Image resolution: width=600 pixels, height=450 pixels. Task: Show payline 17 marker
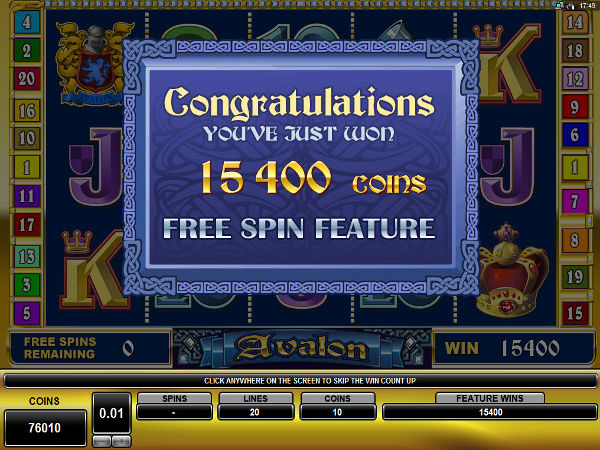tap(26, 225)
